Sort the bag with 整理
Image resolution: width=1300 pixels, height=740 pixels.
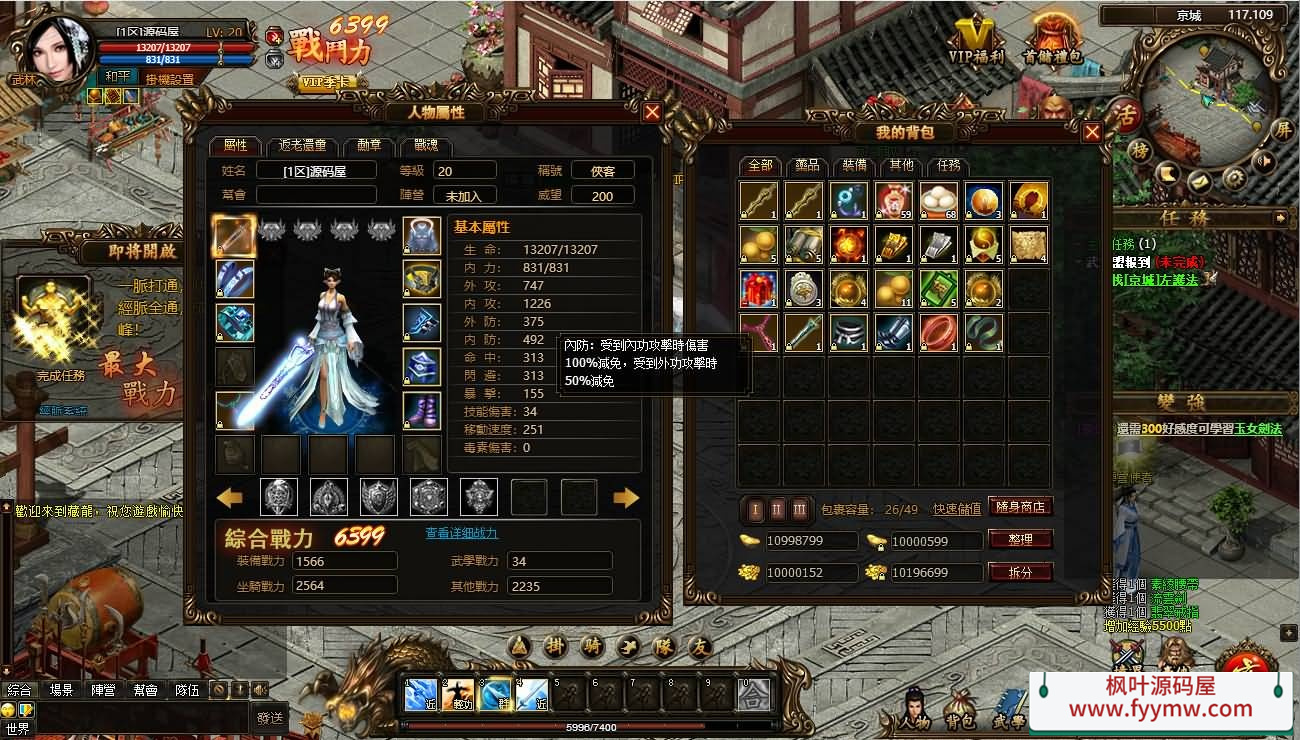point(1020,540)
